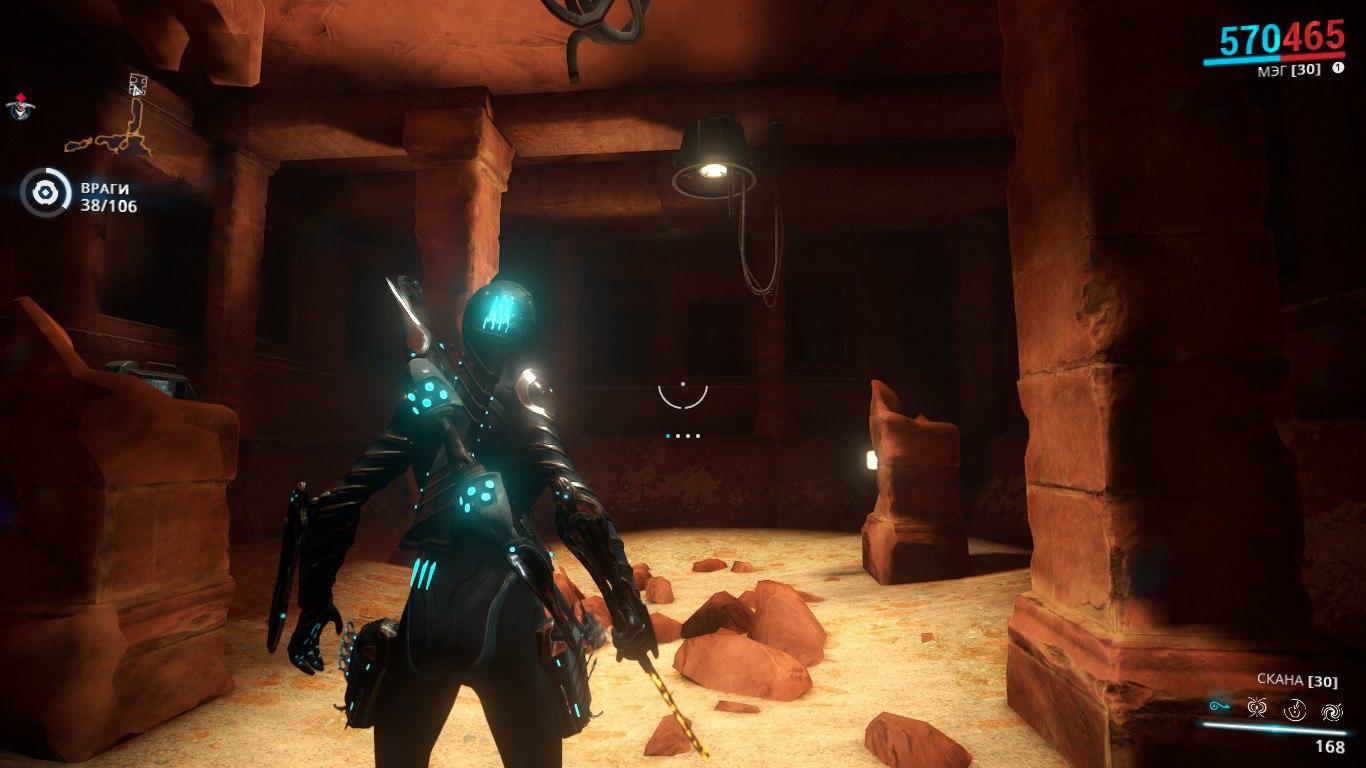
Task: Activate Mag's Pull ability icon
Action: tap(1219, 708)
